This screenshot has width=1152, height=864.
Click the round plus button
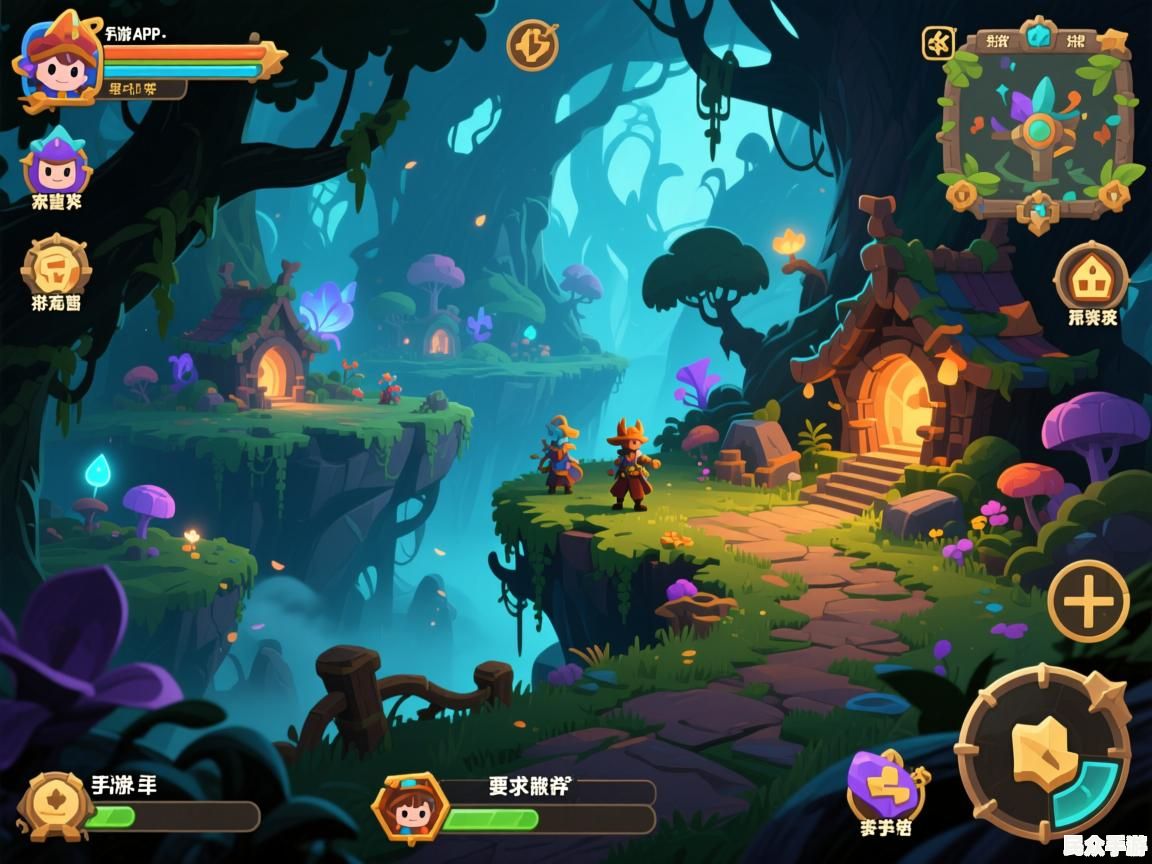(1088, 601)
